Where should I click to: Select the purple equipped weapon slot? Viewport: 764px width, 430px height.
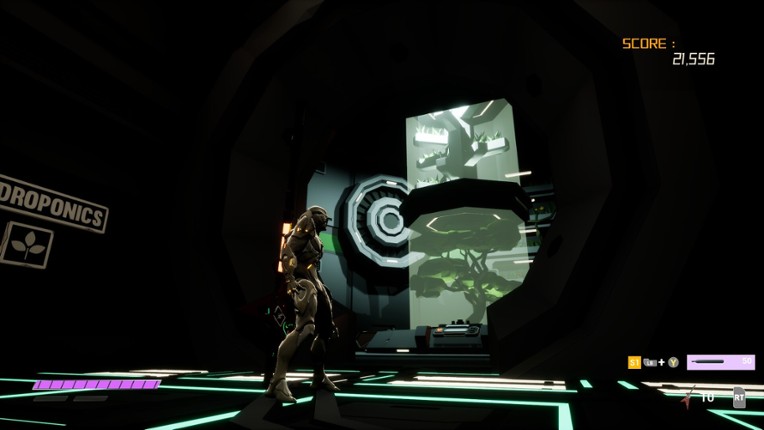(720, 362)
